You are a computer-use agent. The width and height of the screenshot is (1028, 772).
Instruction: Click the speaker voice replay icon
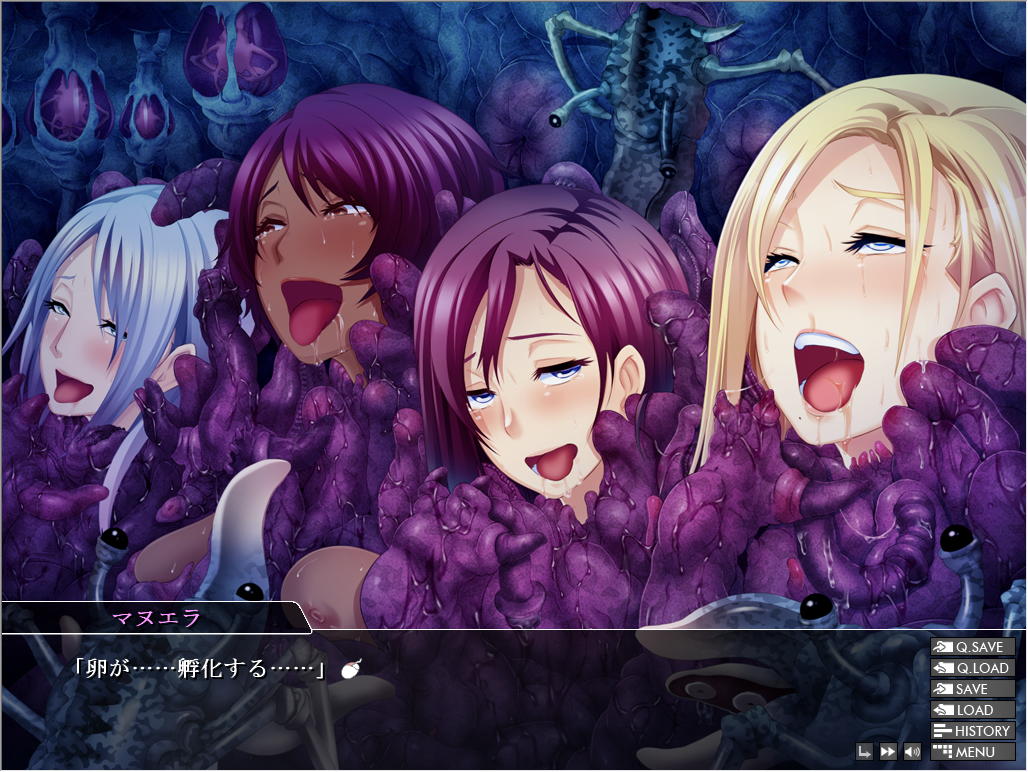point(911,752)
